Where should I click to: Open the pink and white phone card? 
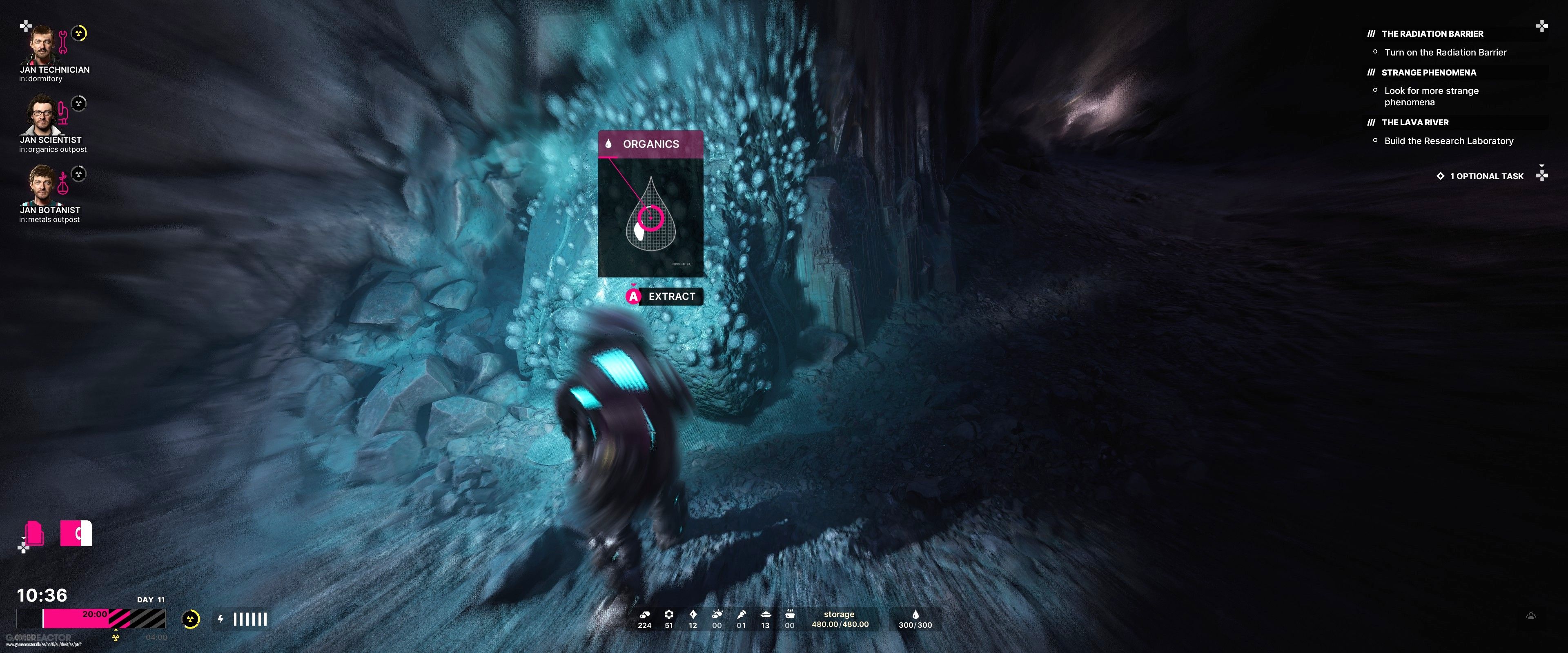tap(76, 533)
